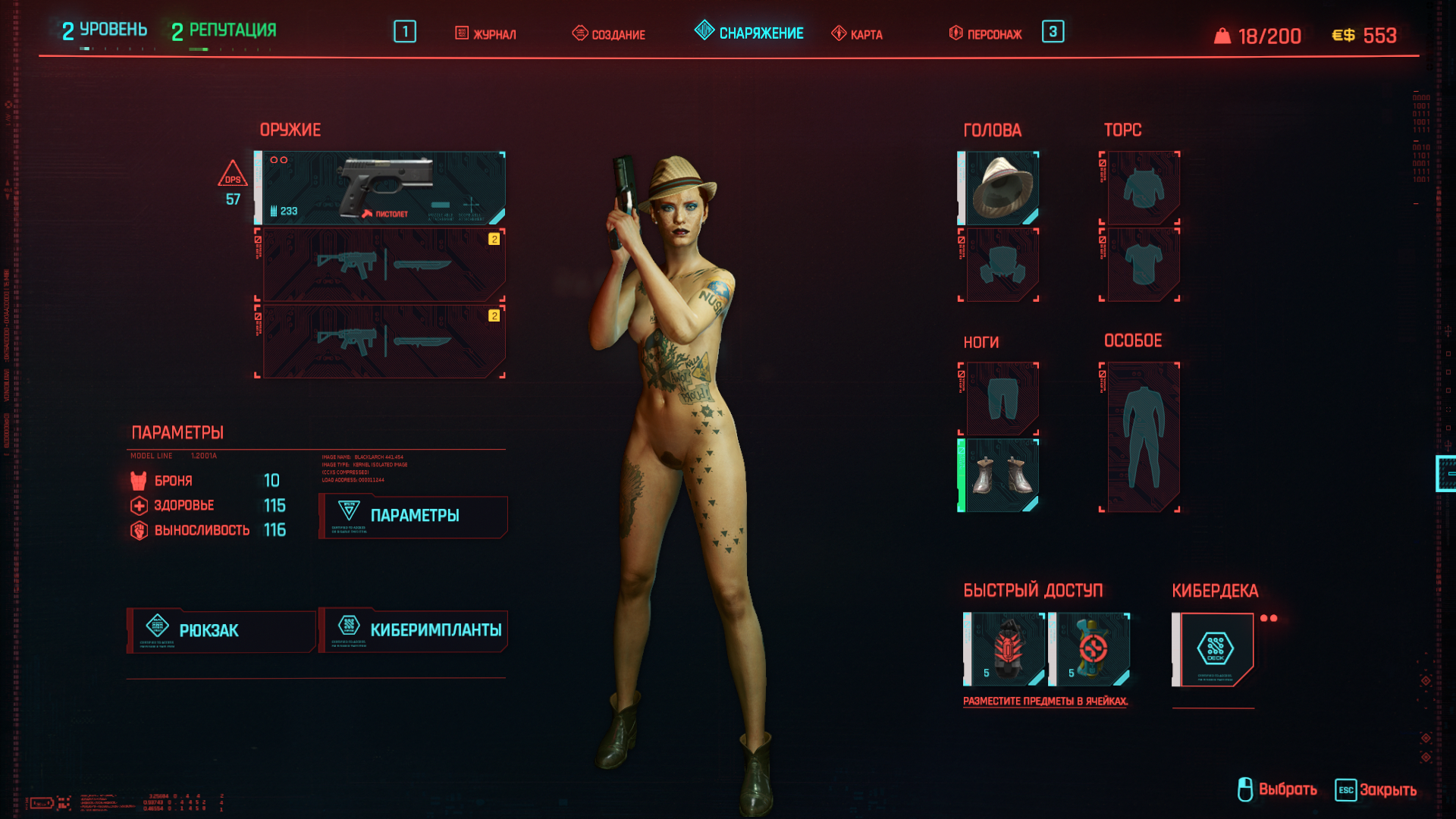Go to the Персонаж tab
Viewport: 1456px width, 819px height.
click(986, 34)
